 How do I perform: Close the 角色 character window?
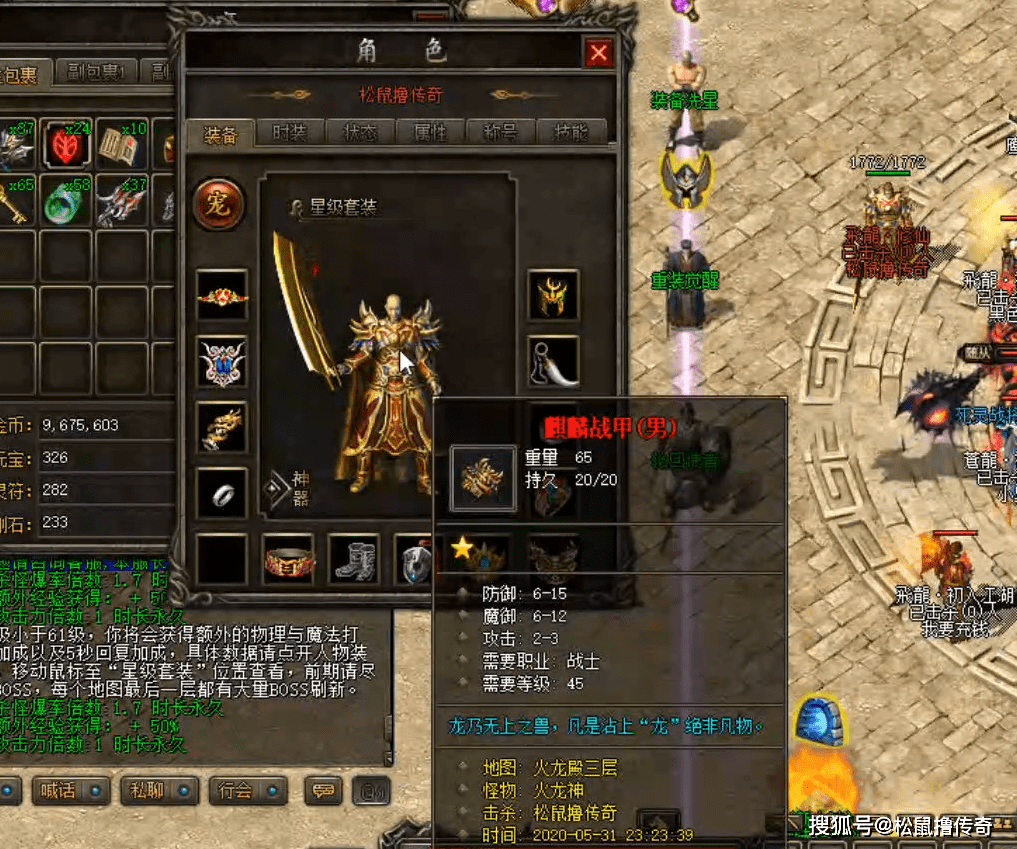(x=598, y=53)
